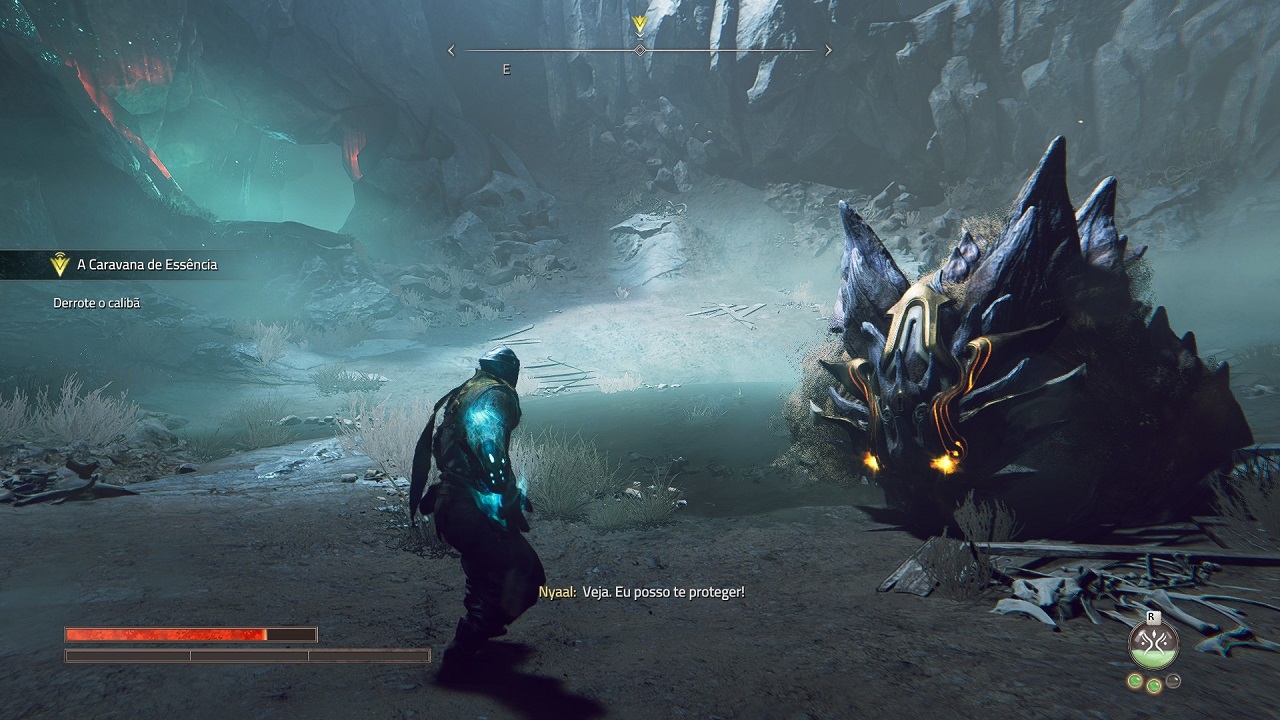The height and width of the screenshot is (720, 1280).
Task: Activate the green healing flask ability
Action: pos(1153,645)
